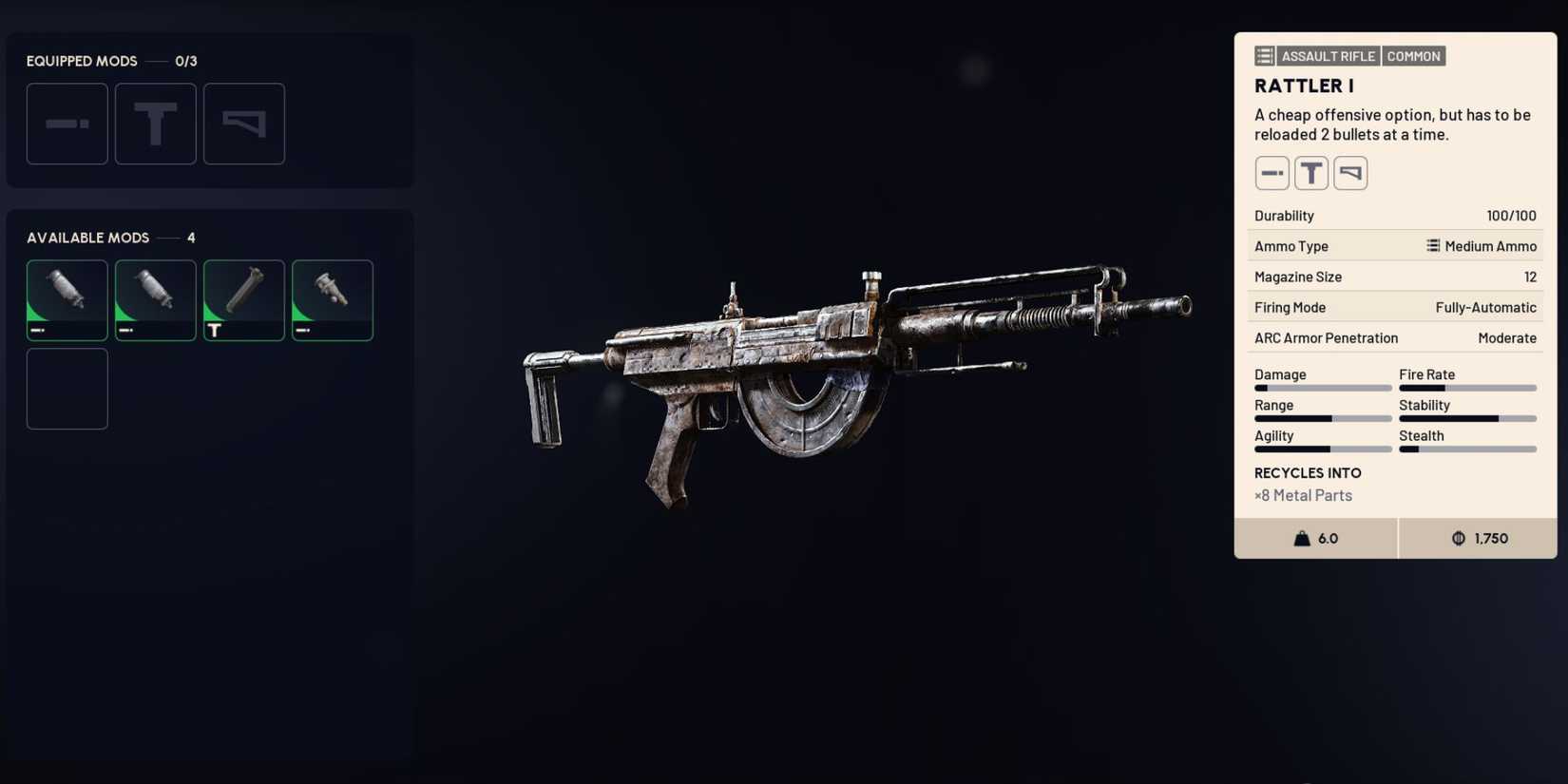Select the empty Available Mods slot

tap(67, 389)
